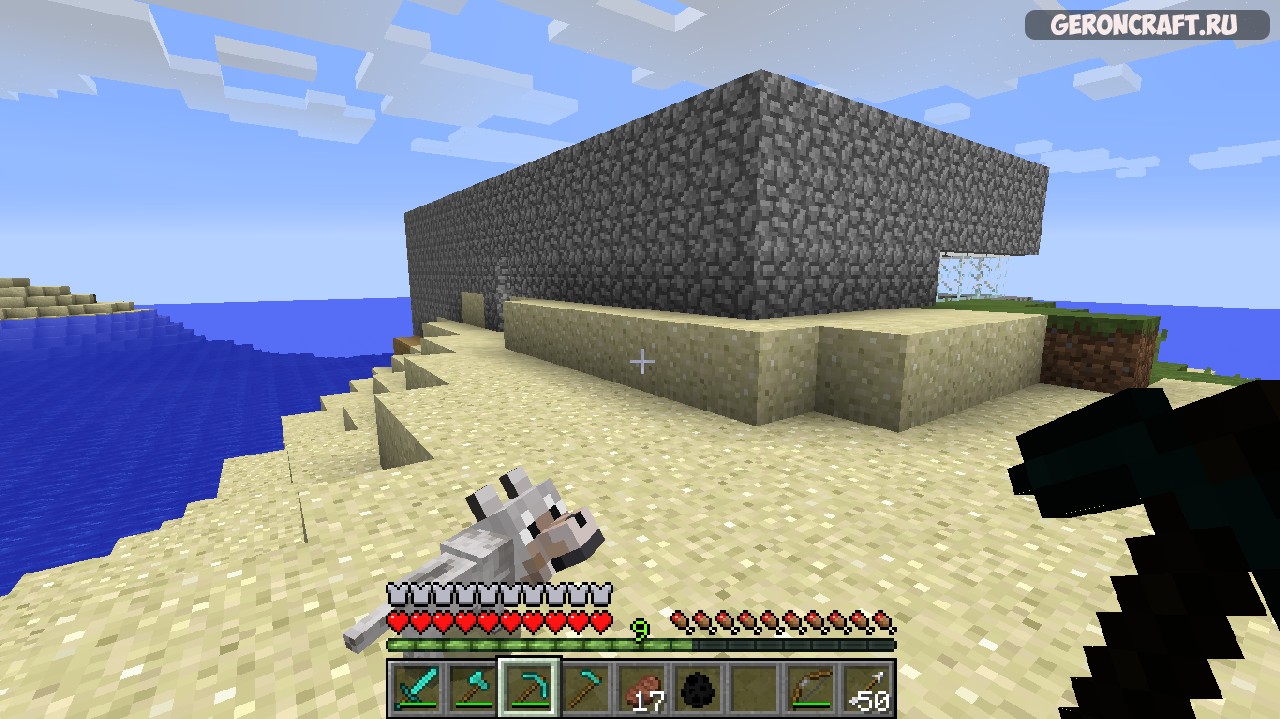Select the raw meat stack of 17
The width and height of the screenshot is (1280, 719).
pos(642,687)
